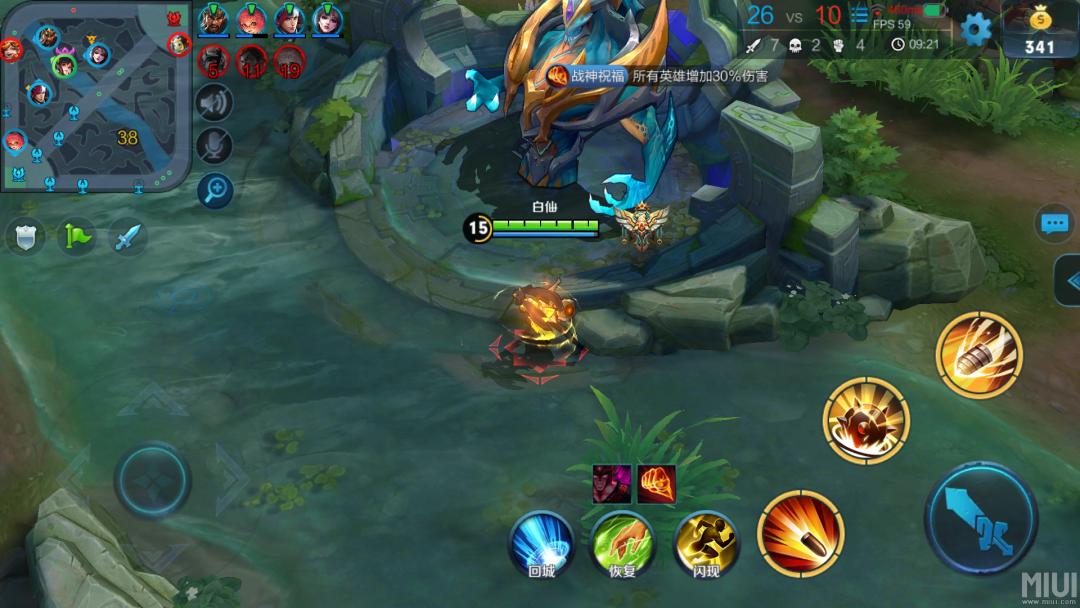Tap the minimap
The height and width of the screenshot is (608, 1080).
(x=96, y=96)
